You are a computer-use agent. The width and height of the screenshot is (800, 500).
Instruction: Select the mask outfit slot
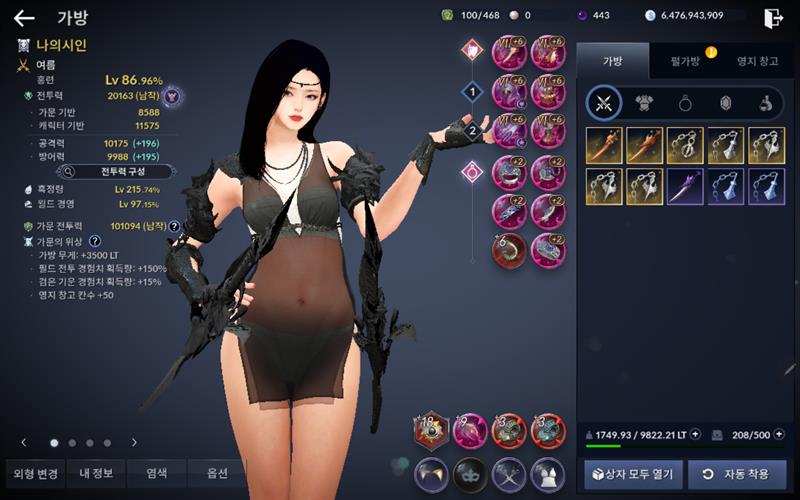(470, 473)
